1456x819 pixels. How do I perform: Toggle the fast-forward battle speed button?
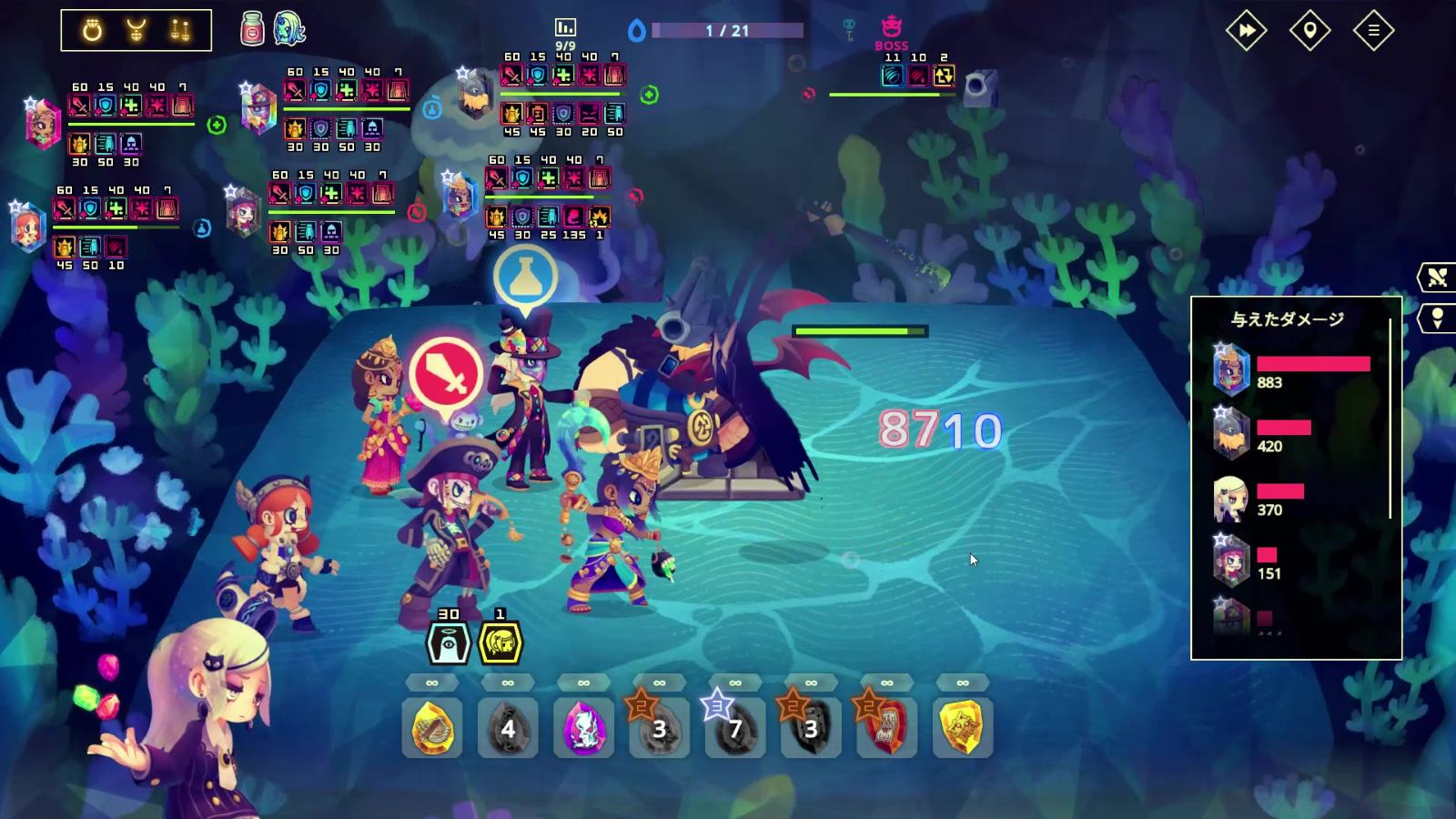tap(1246, 31)
